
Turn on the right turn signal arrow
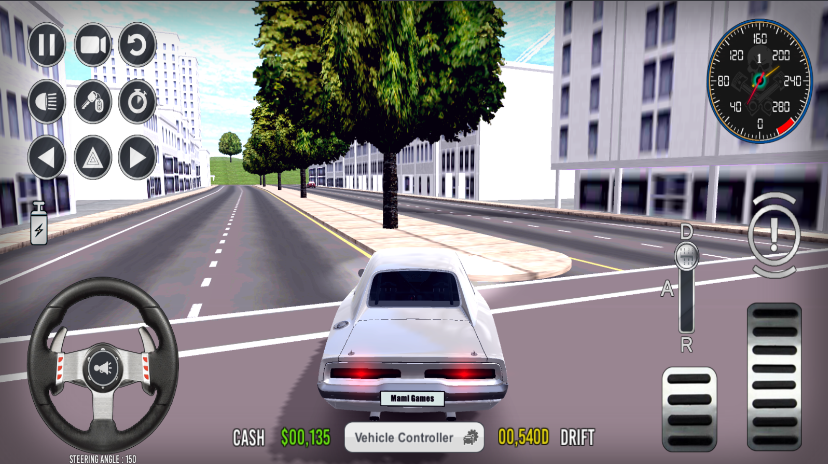pos(138,157)
